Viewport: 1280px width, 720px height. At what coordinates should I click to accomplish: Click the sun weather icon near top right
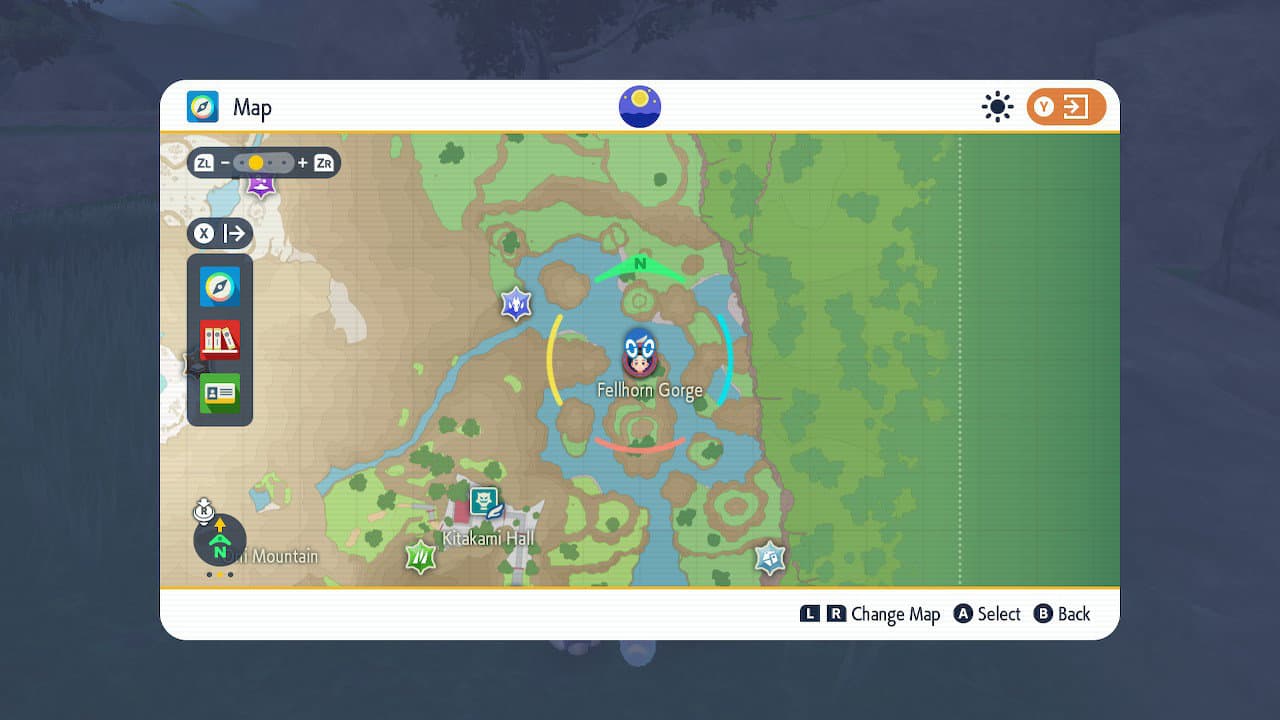(x=997, y=106)
